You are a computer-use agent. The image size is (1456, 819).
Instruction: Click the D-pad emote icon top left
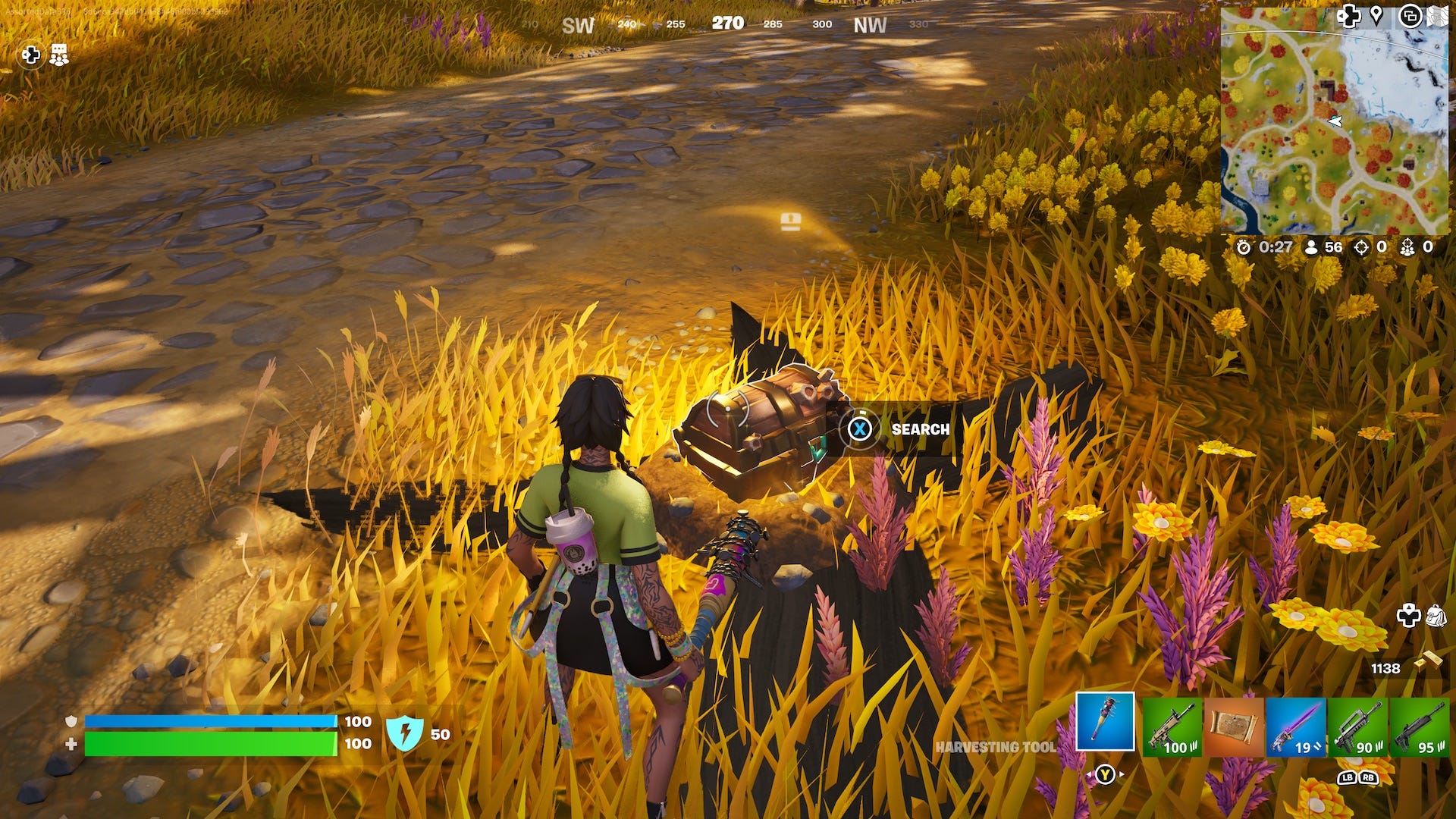point(30,55)
